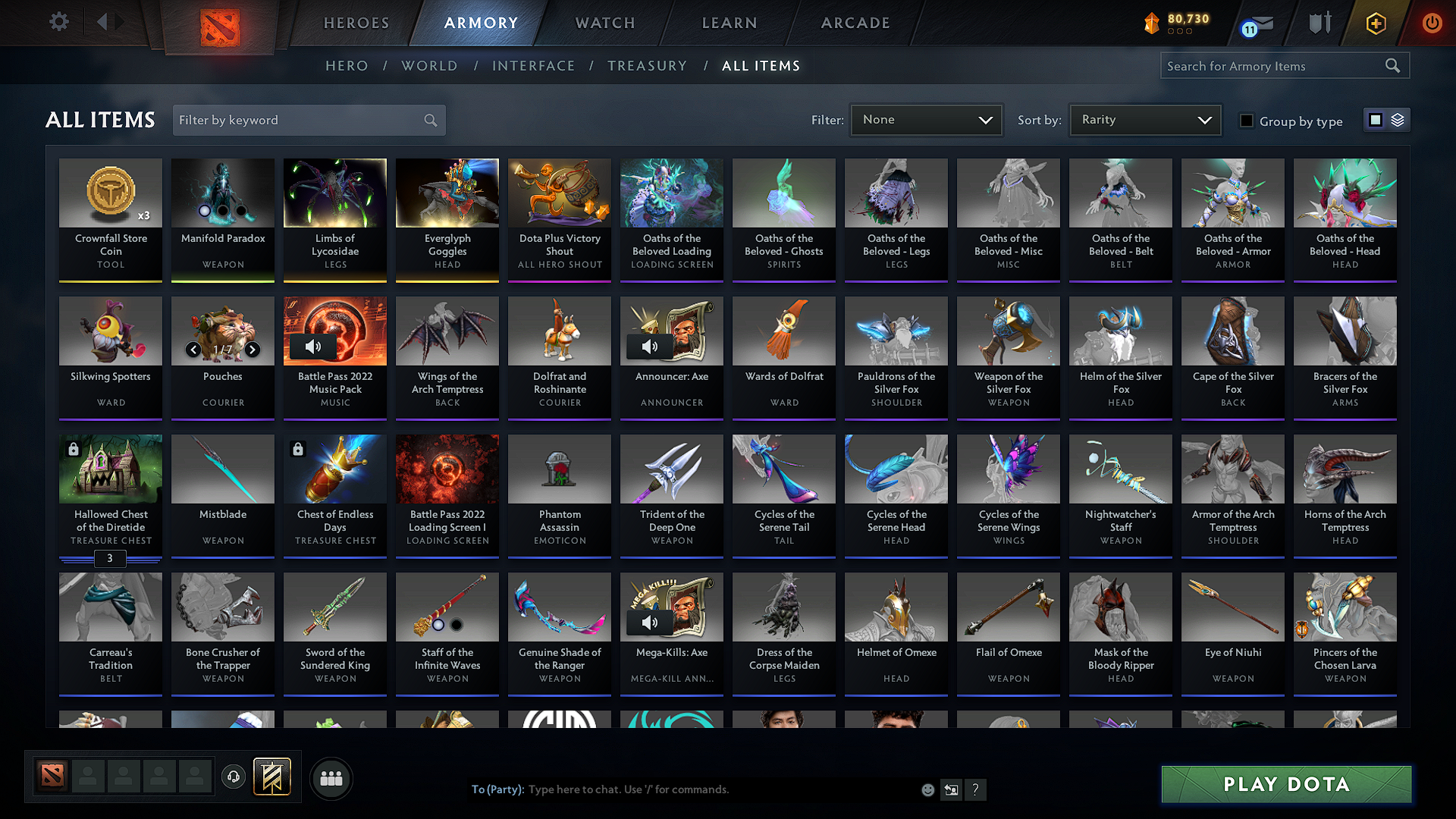Open the guild banner panel
The height and width of the screenshot is (819, 1456).
click(x=273, y=777)
